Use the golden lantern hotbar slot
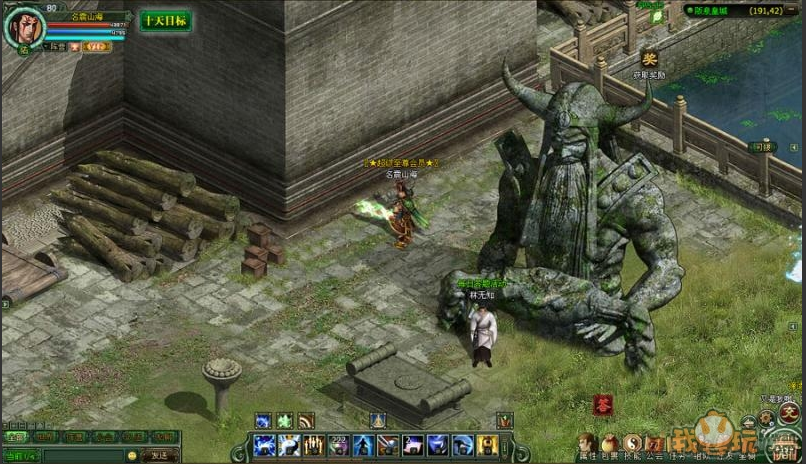The image size is (806, 464). 489,445
